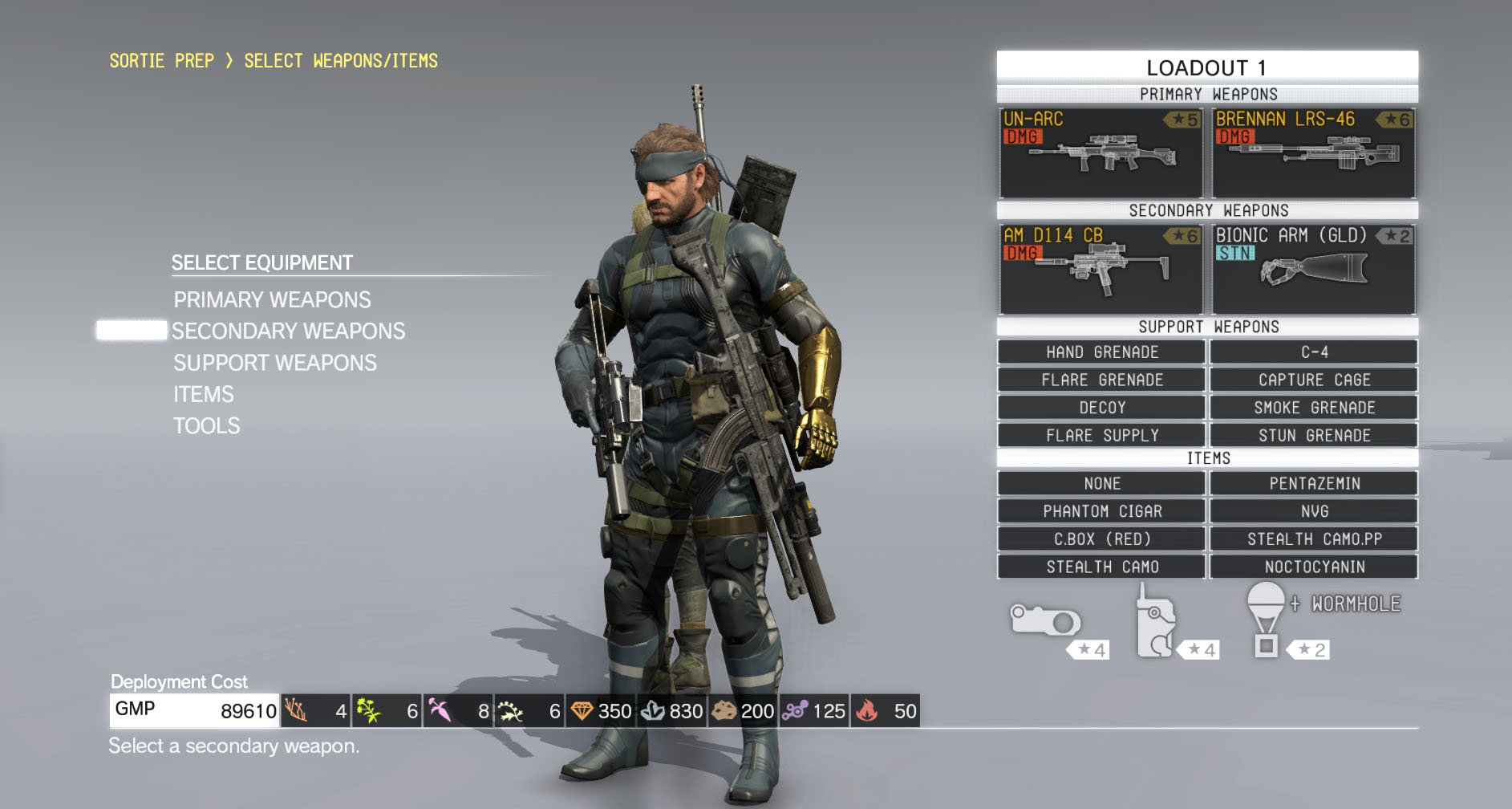The height and width of the screenshot is (809, 1512).
Task: Open the Primary Weapons category
Action: [272, 300]
